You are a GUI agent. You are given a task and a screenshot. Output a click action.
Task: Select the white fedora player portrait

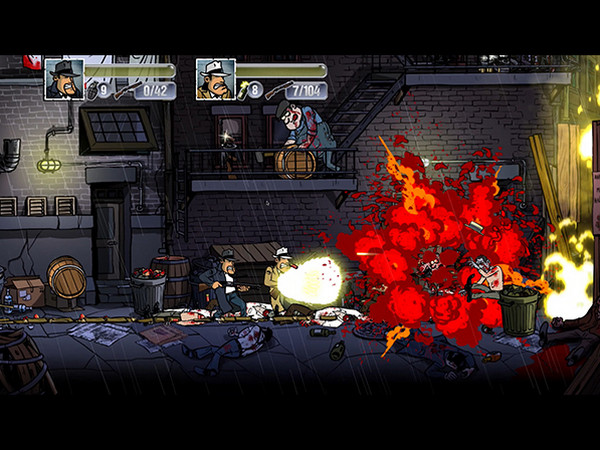pyautogui.click(x=215, y=79)
